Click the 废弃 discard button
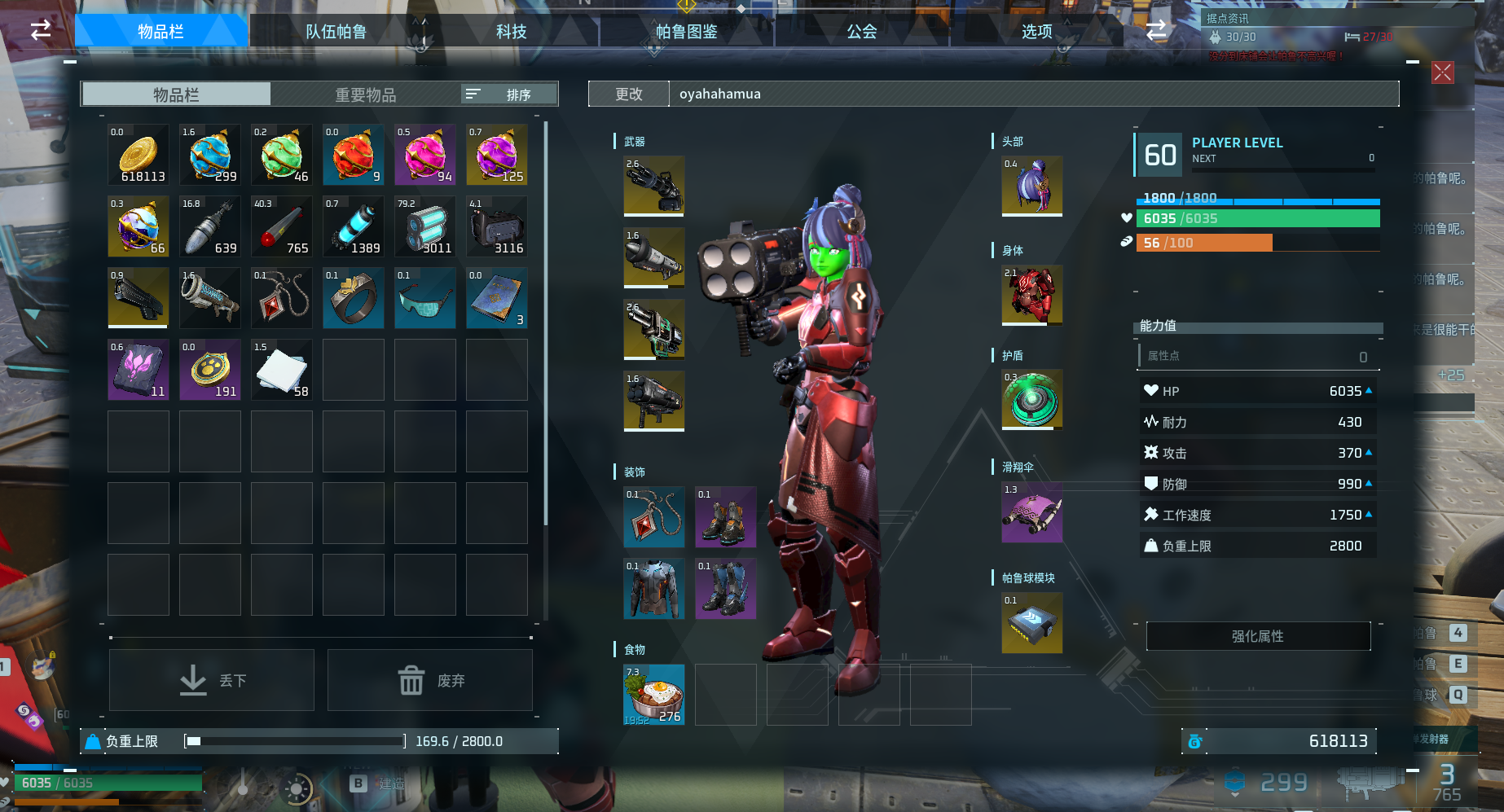This screenshot has width=1504, height=812. click(430, 680)
